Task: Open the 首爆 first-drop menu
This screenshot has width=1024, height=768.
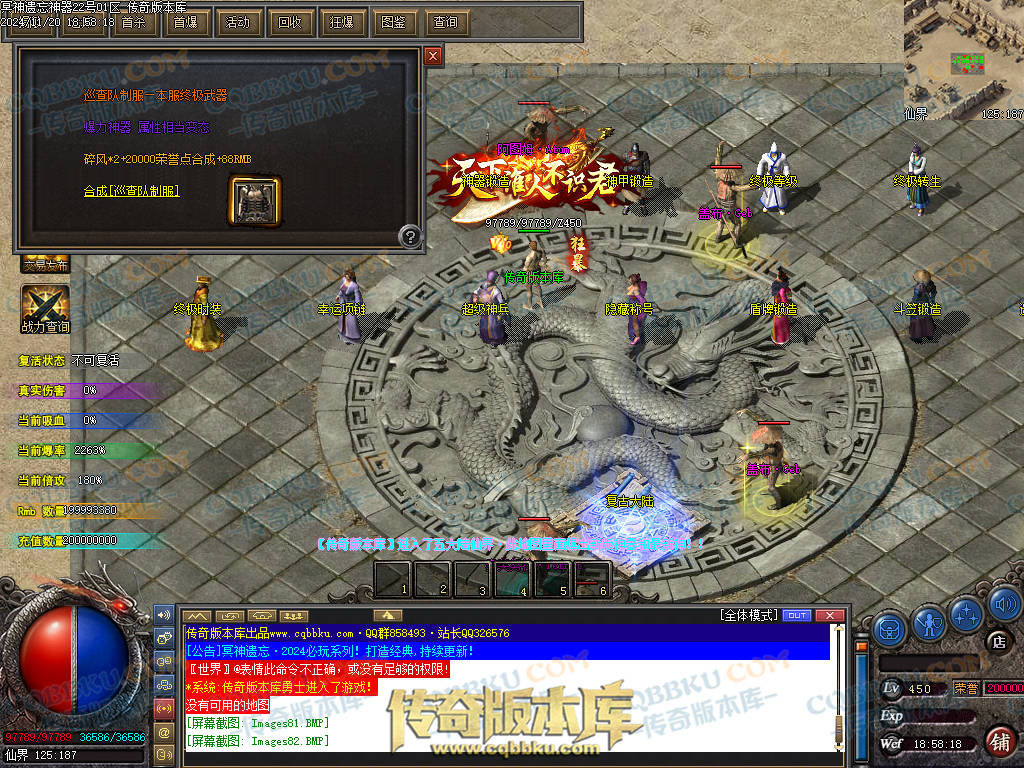Action: click(x=185, y=22)
